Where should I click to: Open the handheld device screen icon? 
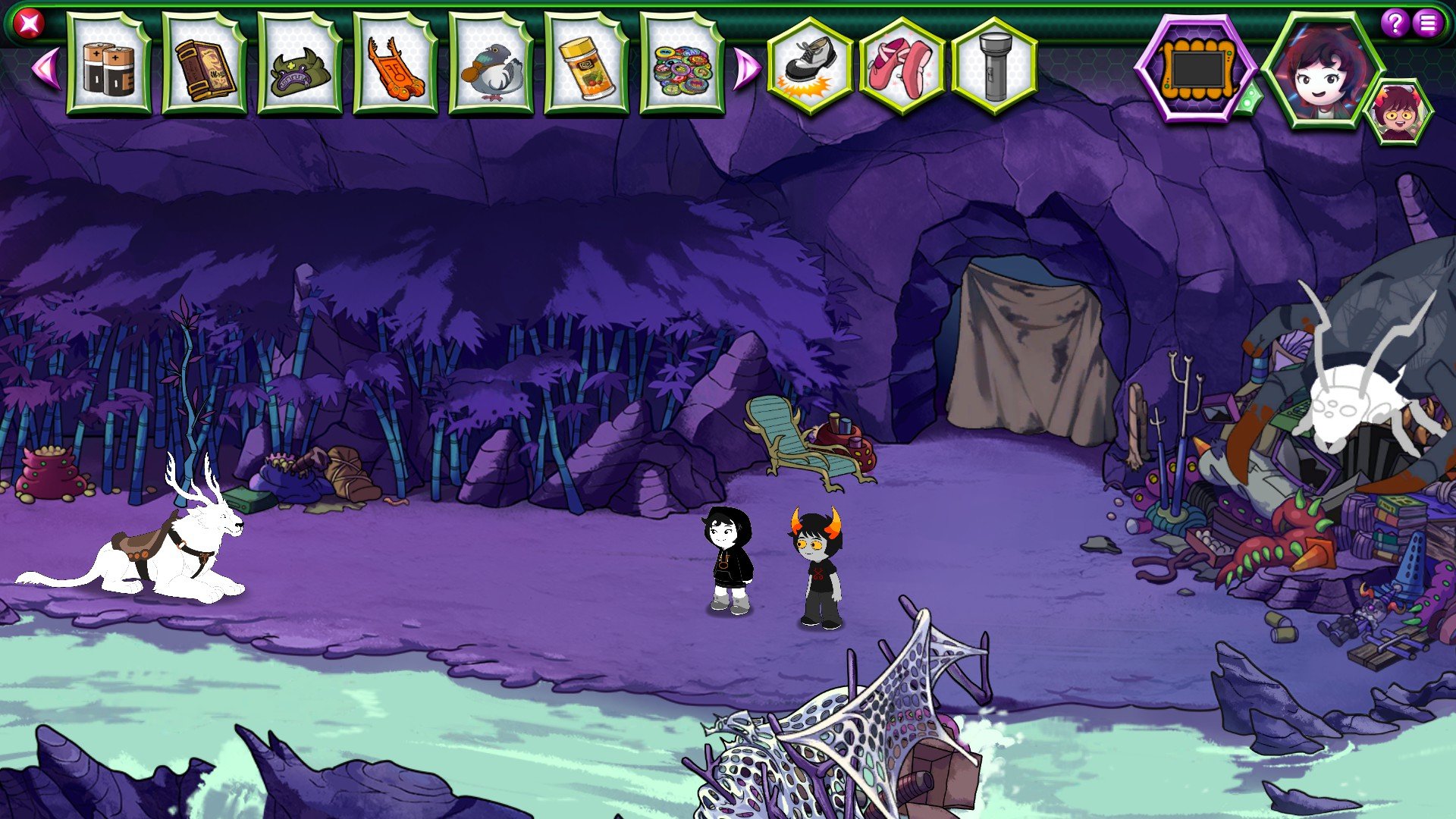[1196, 70]
